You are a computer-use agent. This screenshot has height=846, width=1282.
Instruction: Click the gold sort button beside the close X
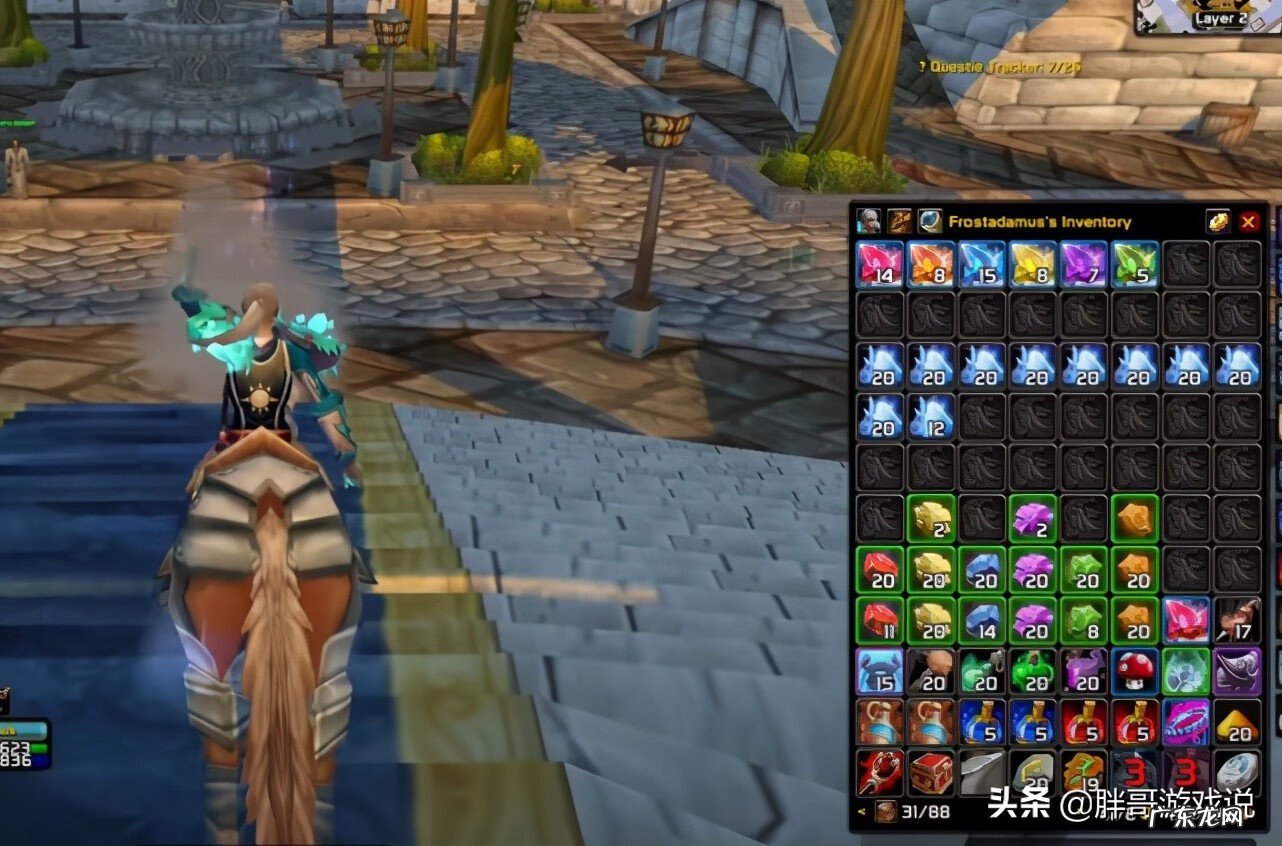pos(1217,222)
